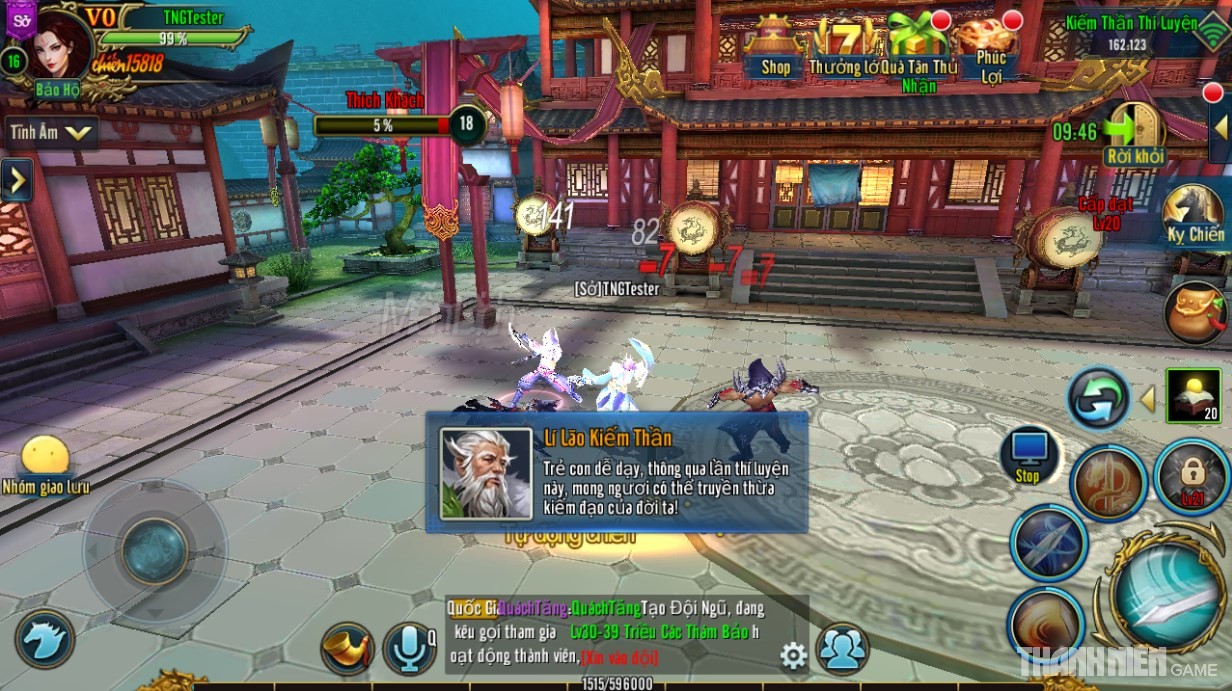Use the item slot showing 20
Image resolution: width=1232 pixels, height=691 pixels.
(x=1193, y=395)
